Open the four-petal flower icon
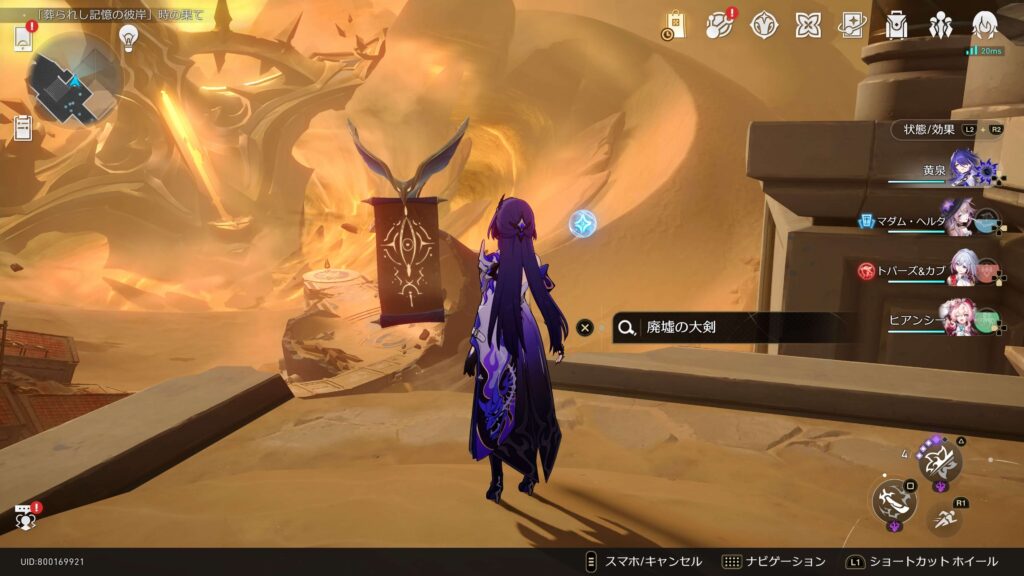Screen dimensions: 1024x576 click(x=808, y=24)
